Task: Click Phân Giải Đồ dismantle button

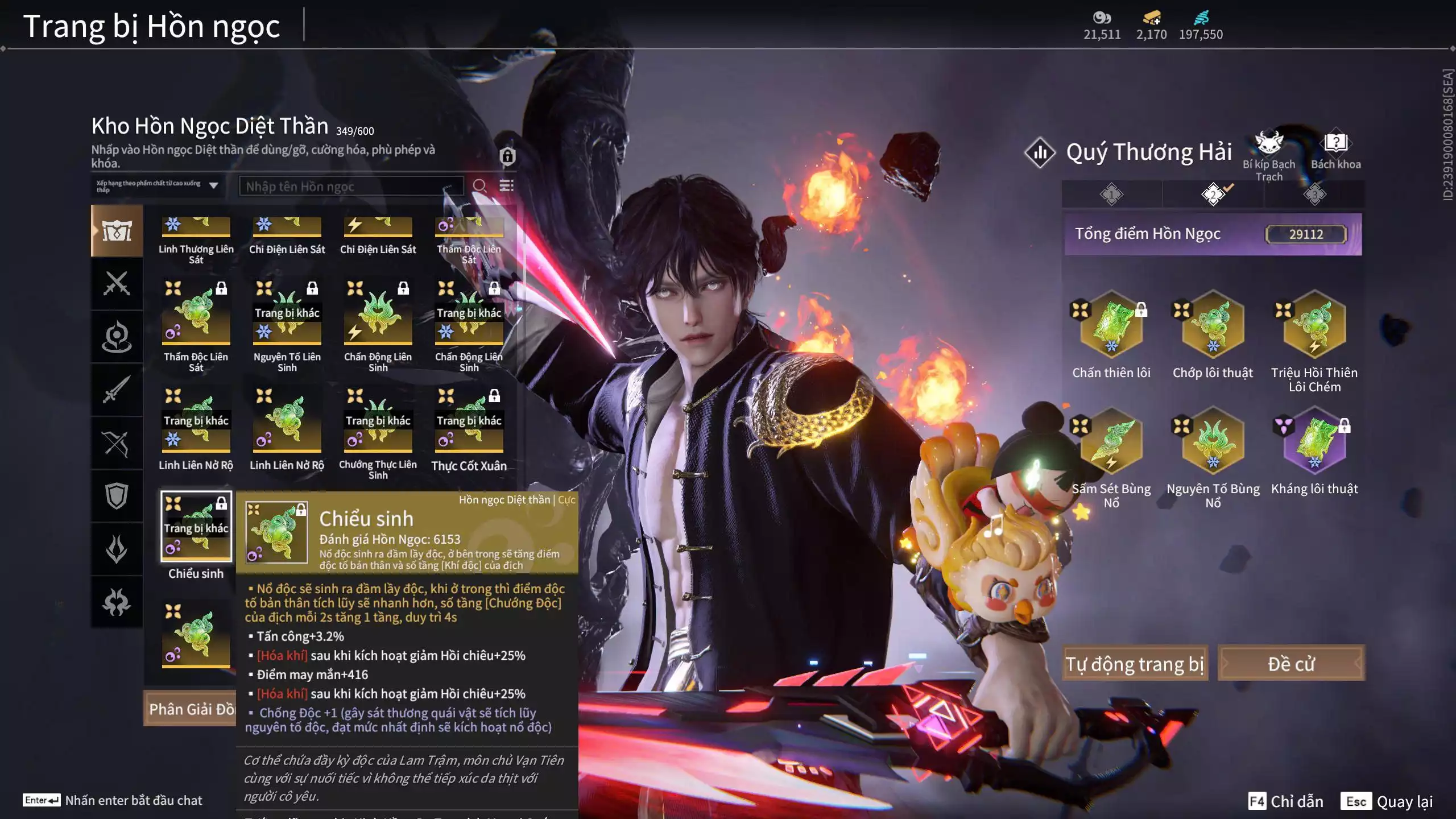Action: [191, 709]
